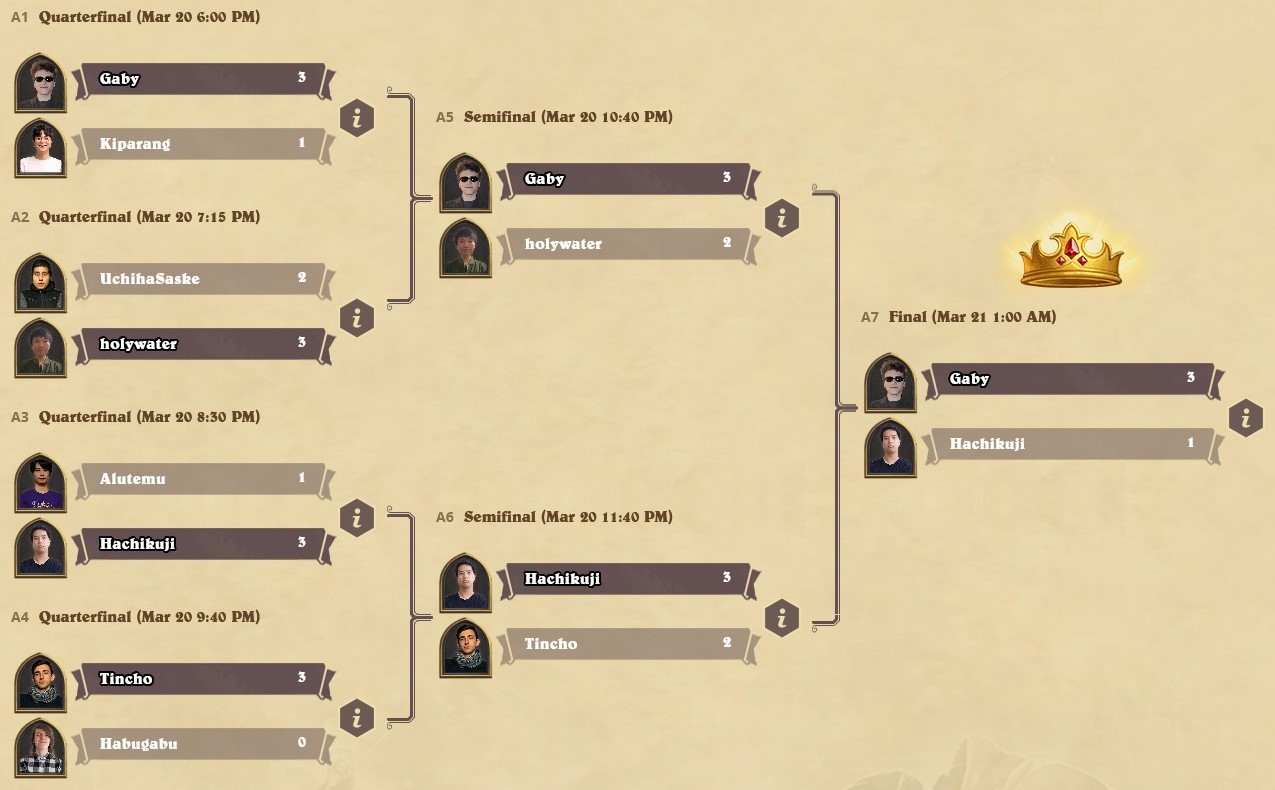The image size is (1275, 790).
Task: Choose UchihaSaske in the bracket
Action: point(200,279)
